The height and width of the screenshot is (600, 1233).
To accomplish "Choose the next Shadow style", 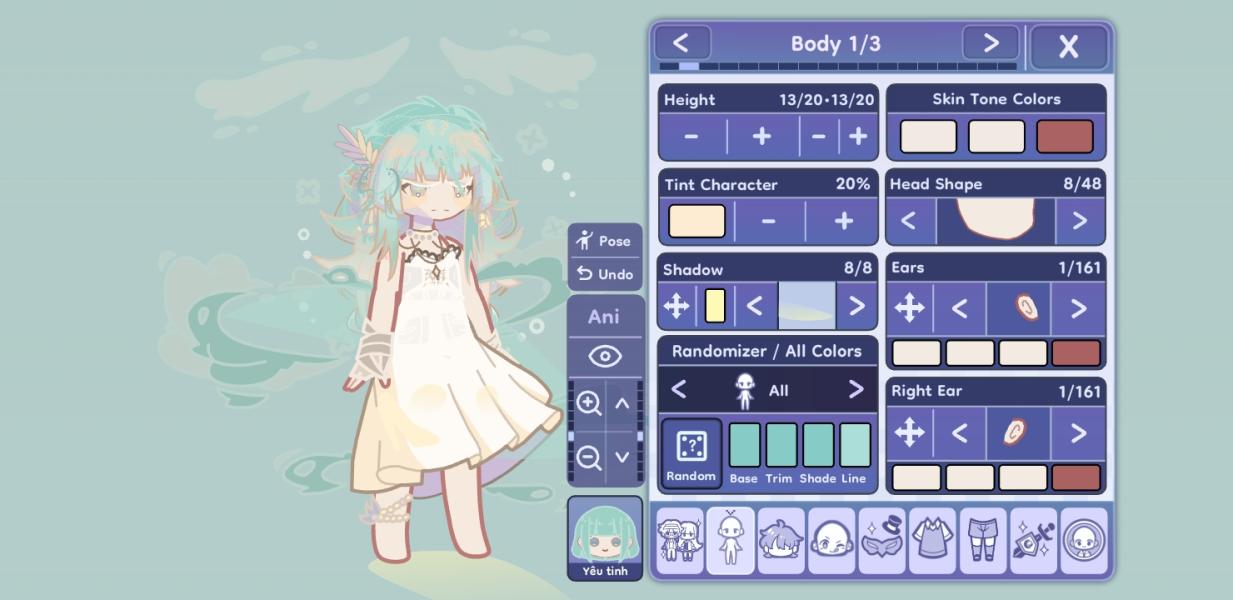I will pos(856,306).
